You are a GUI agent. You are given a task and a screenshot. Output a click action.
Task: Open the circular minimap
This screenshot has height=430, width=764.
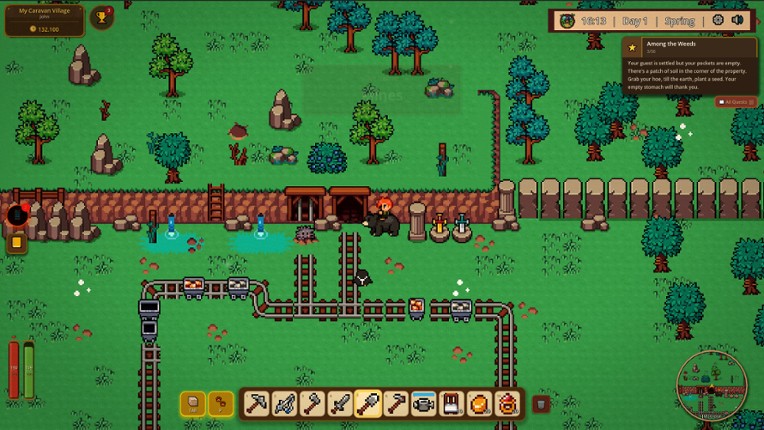[711, 385]
